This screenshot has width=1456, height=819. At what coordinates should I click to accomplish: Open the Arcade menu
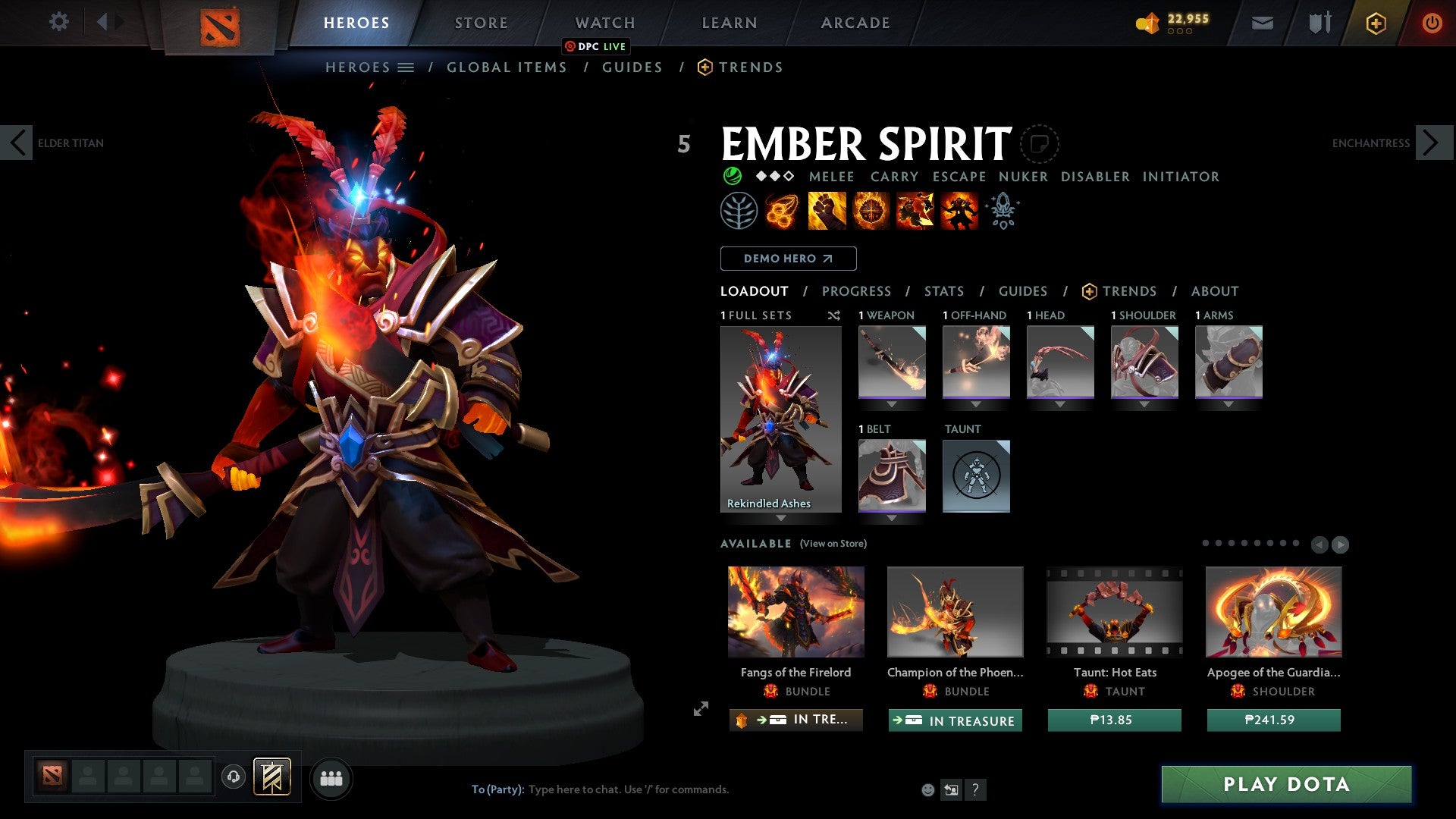(855, 23)
